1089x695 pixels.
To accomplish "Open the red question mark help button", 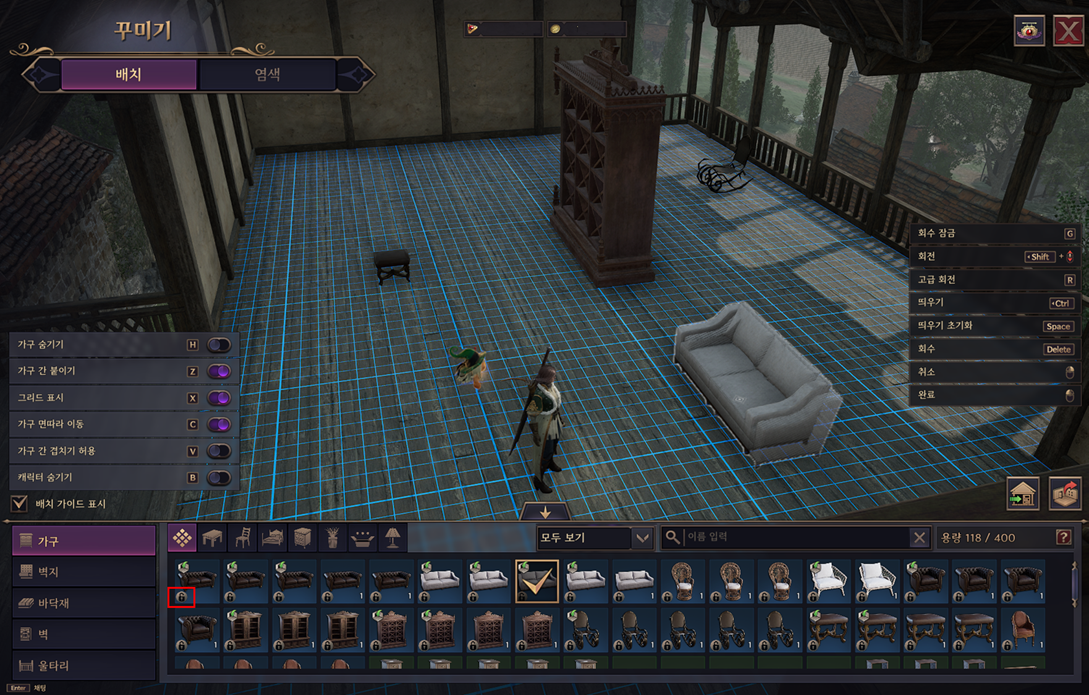I will tap(1063, 538).
